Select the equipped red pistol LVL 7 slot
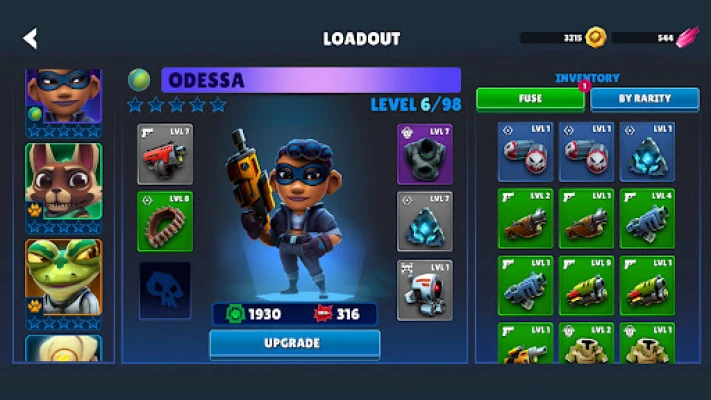This screenshot has height=400, width=711. click(x=165, y=154)
